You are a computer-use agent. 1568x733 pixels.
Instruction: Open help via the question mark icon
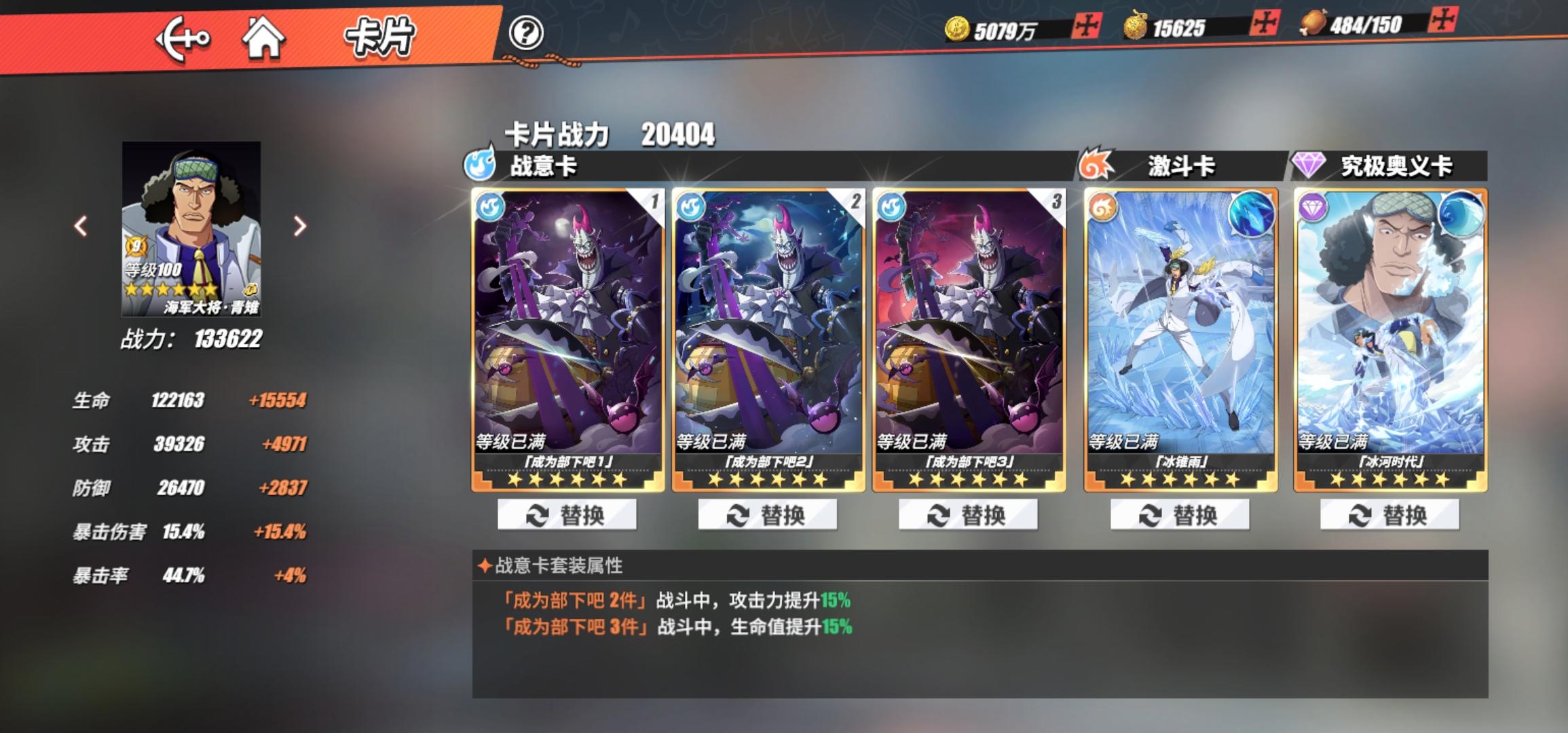[528, 32]
